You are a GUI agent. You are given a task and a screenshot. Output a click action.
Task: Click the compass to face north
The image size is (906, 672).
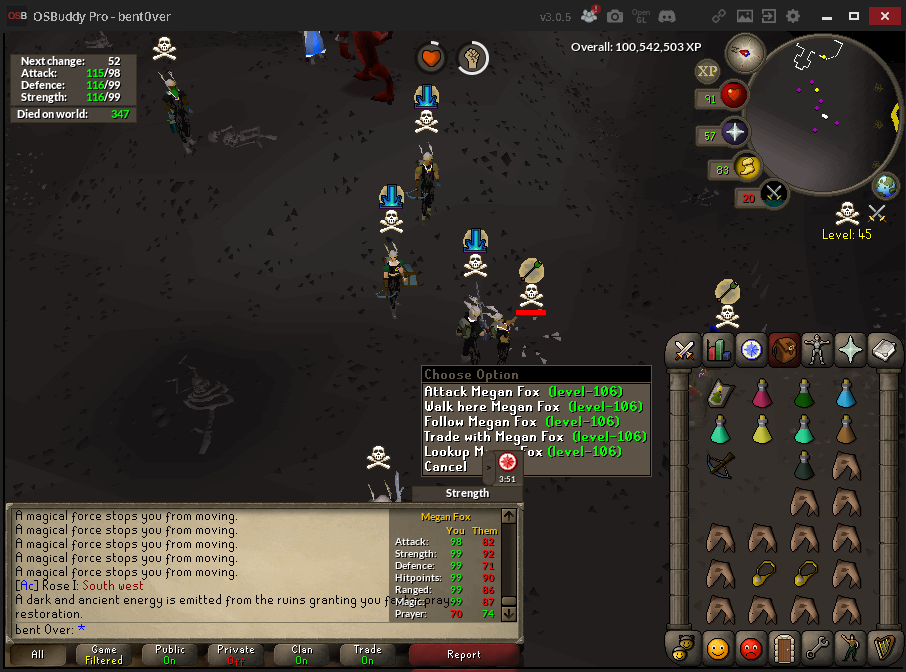[745, 52]
